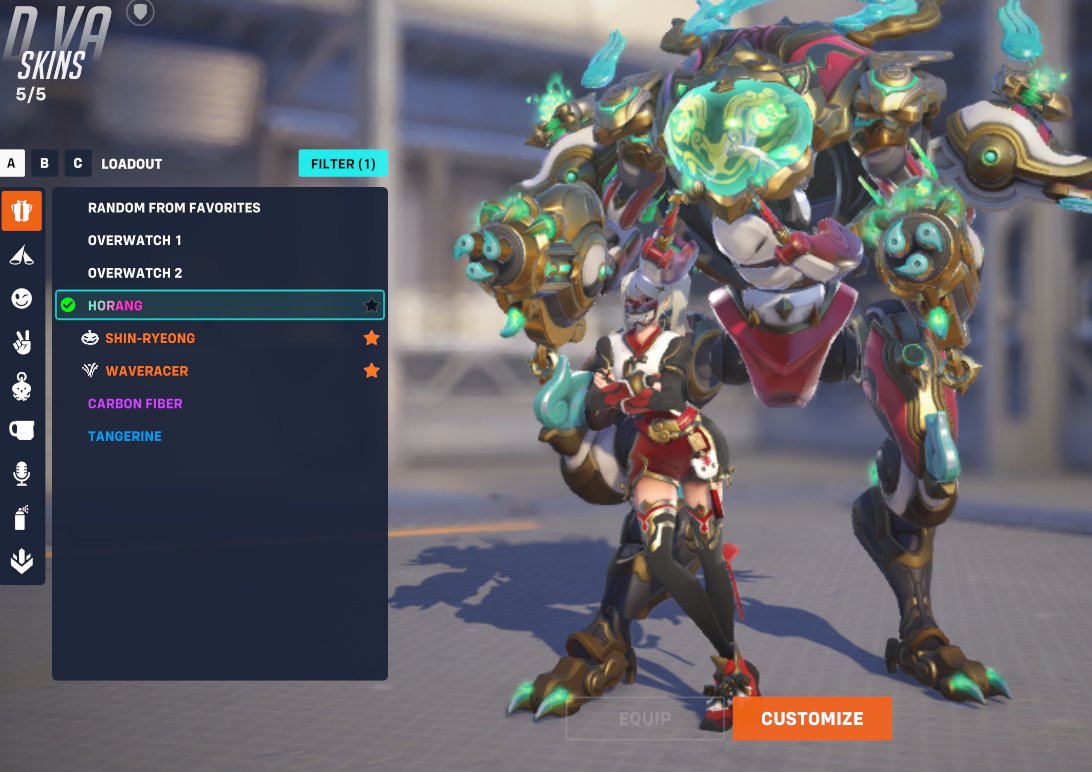Toggle the favorite star on Horang
The height and width of the screenshot is (772, 1092).
coord(372,305)
